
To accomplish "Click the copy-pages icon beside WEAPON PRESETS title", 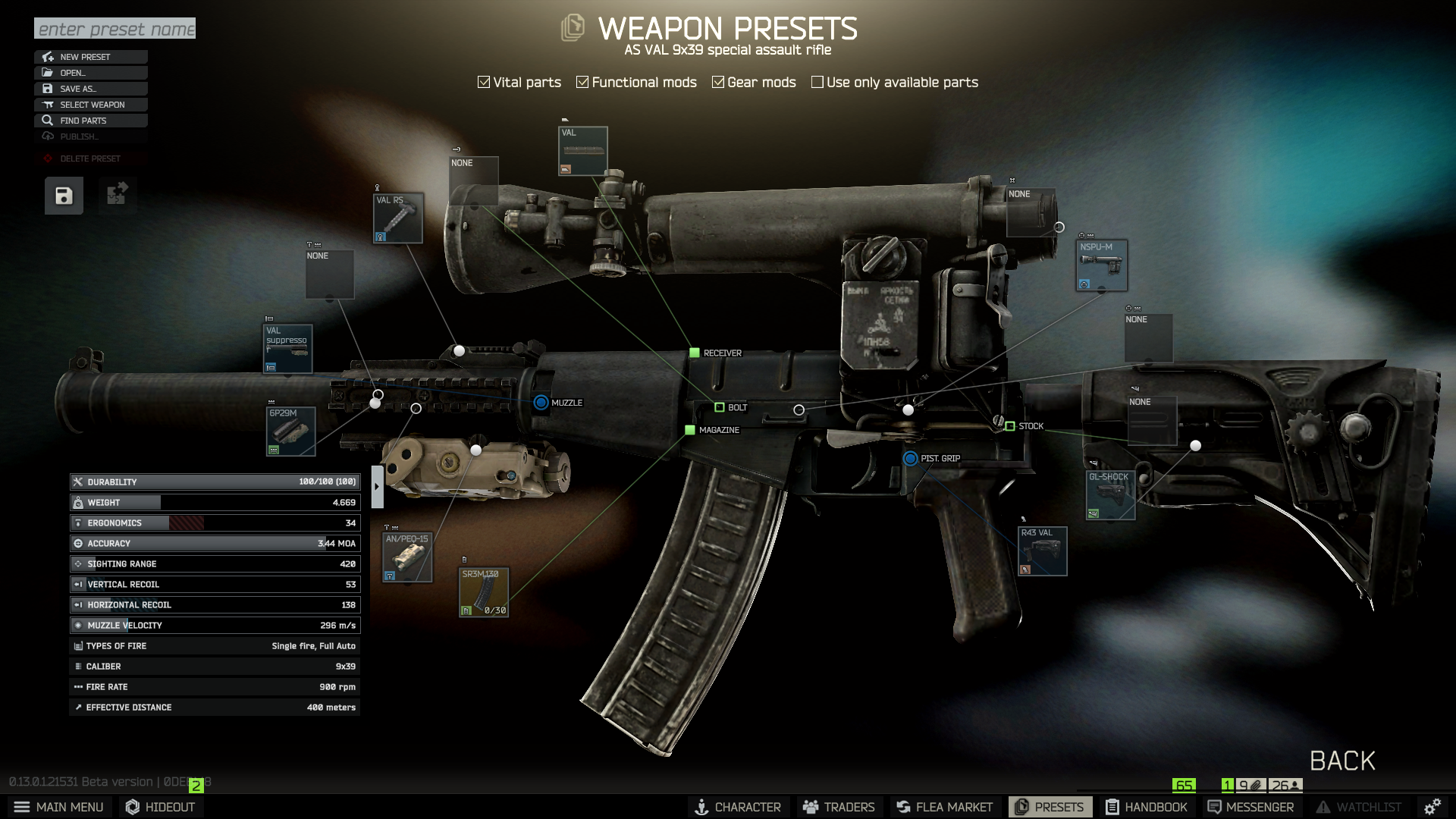I will (x=573, y=28).
